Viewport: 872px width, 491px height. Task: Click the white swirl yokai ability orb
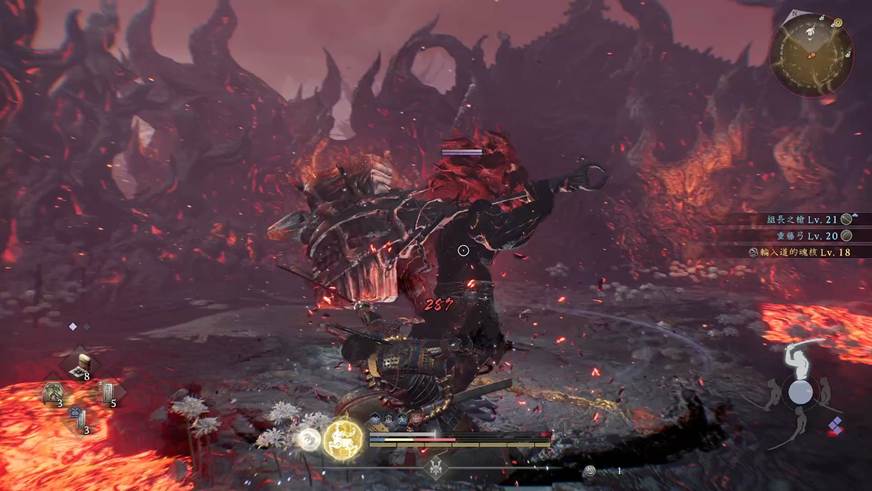point(309,438)
